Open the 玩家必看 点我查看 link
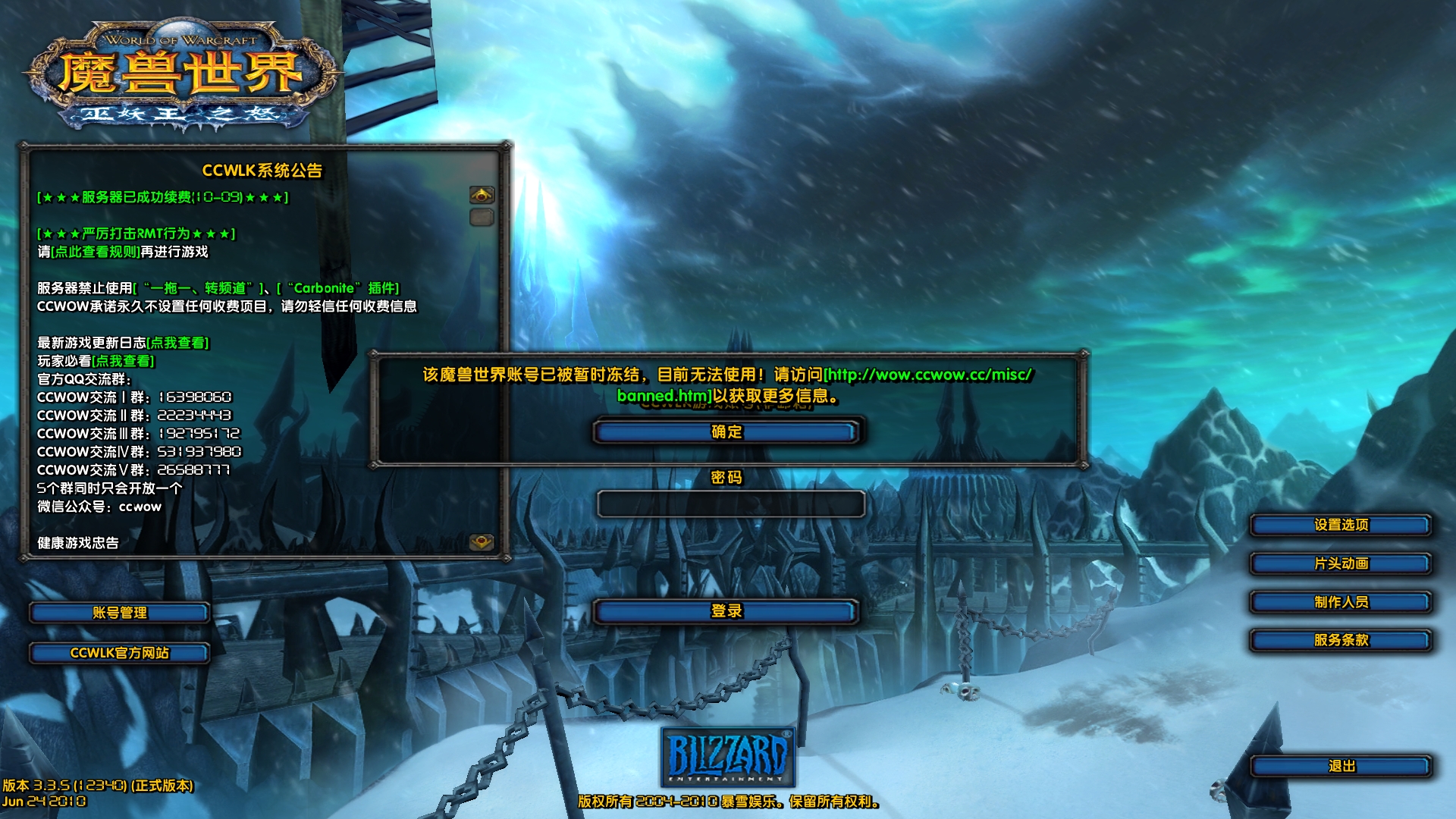Image resolution: width=1456 pixels, height=819 pixels. pos(124,361)
